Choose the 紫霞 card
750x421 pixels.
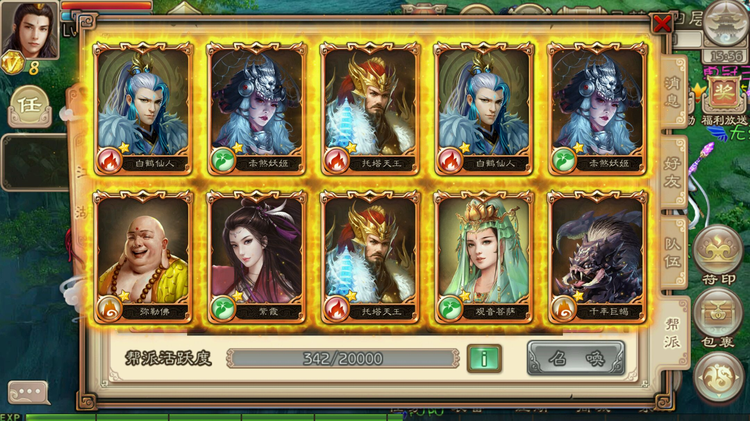(256, 255)
